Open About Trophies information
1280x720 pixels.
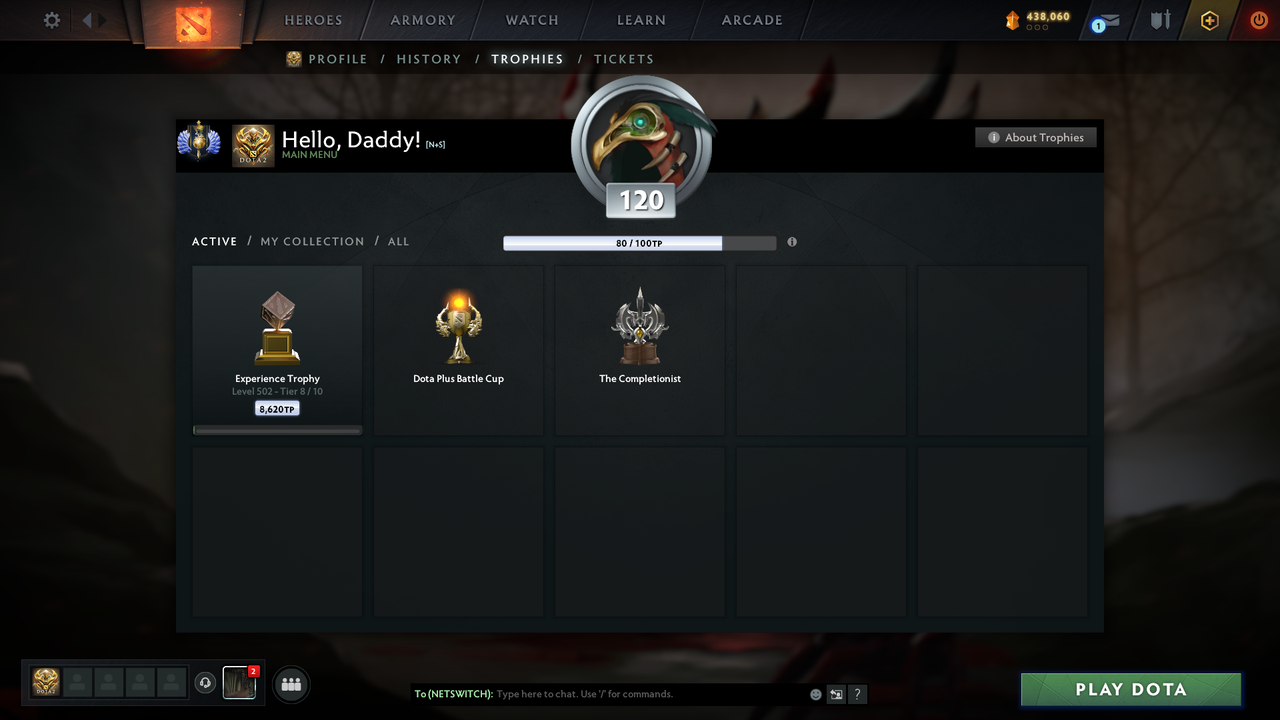click(1035, 137)
